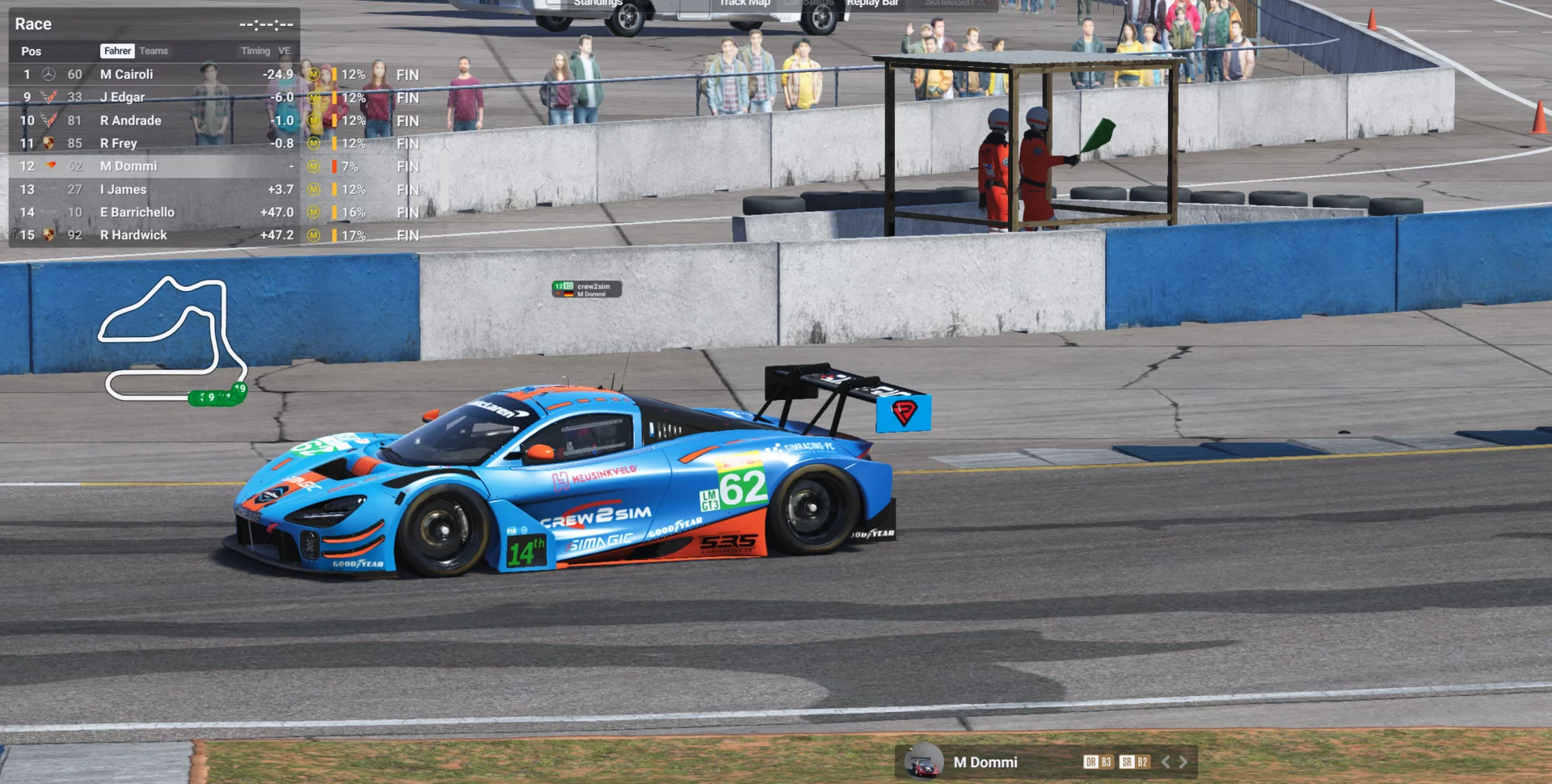The image size is (1552, 784).
Task: Choose R Andrade from the standings list
Action: (131, 120)
